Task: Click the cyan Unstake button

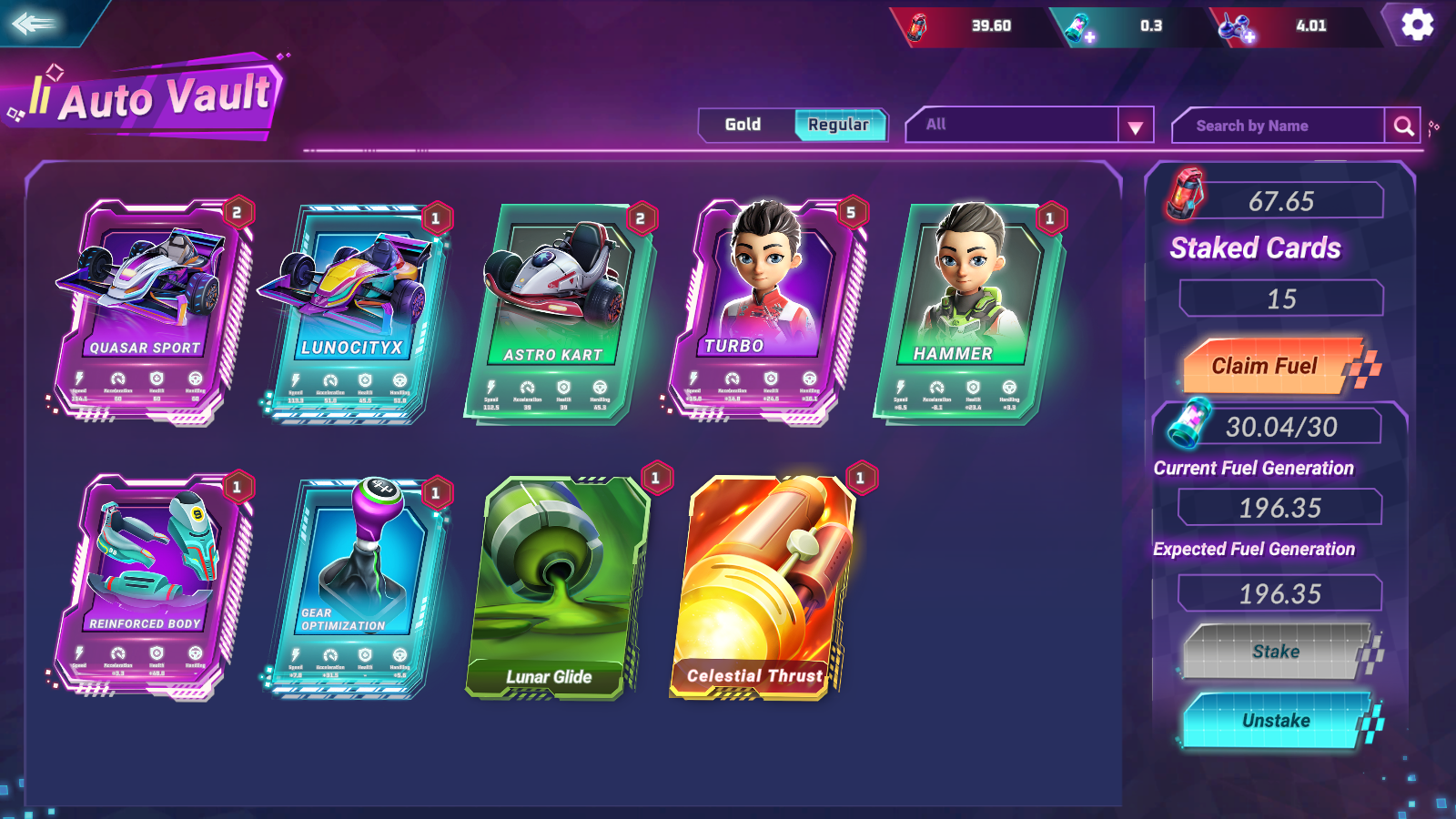Action: click(1275, 721)
